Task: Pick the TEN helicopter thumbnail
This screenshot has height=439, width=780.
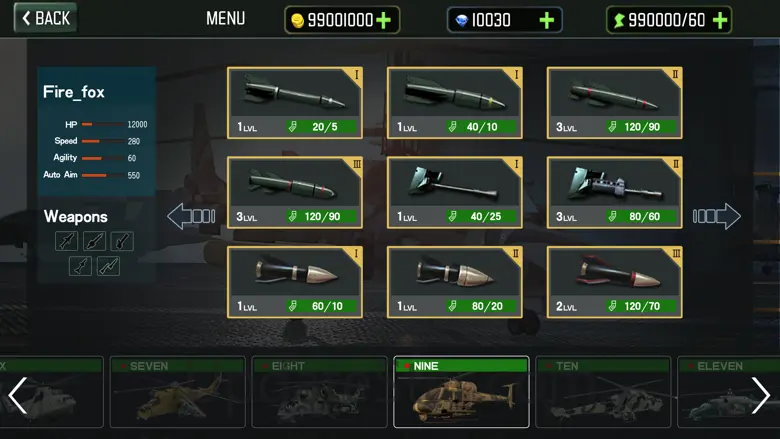Action: tap(603, 393)
